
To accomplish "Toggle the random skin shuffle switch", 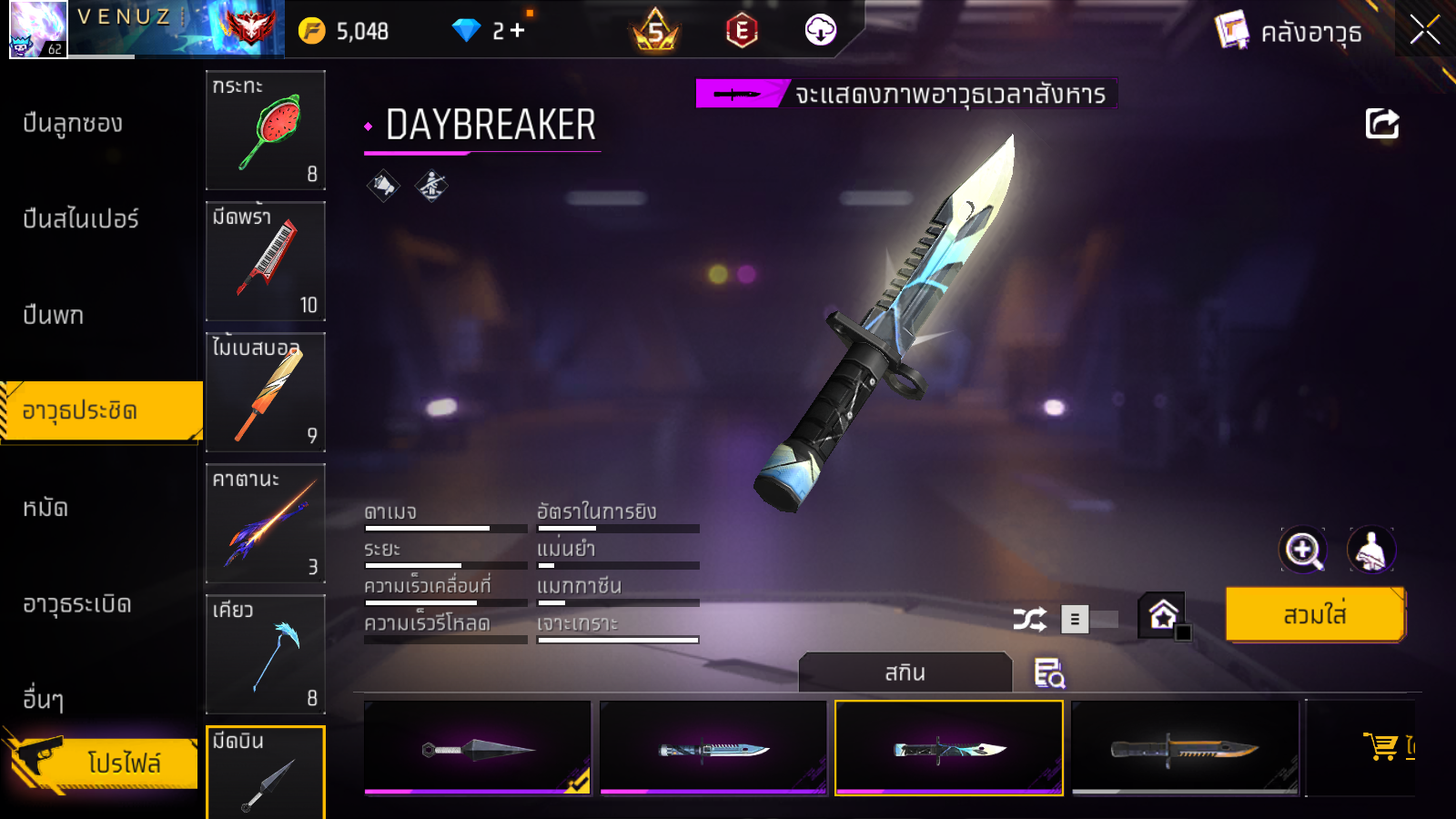I will (x=1088, y=620).
